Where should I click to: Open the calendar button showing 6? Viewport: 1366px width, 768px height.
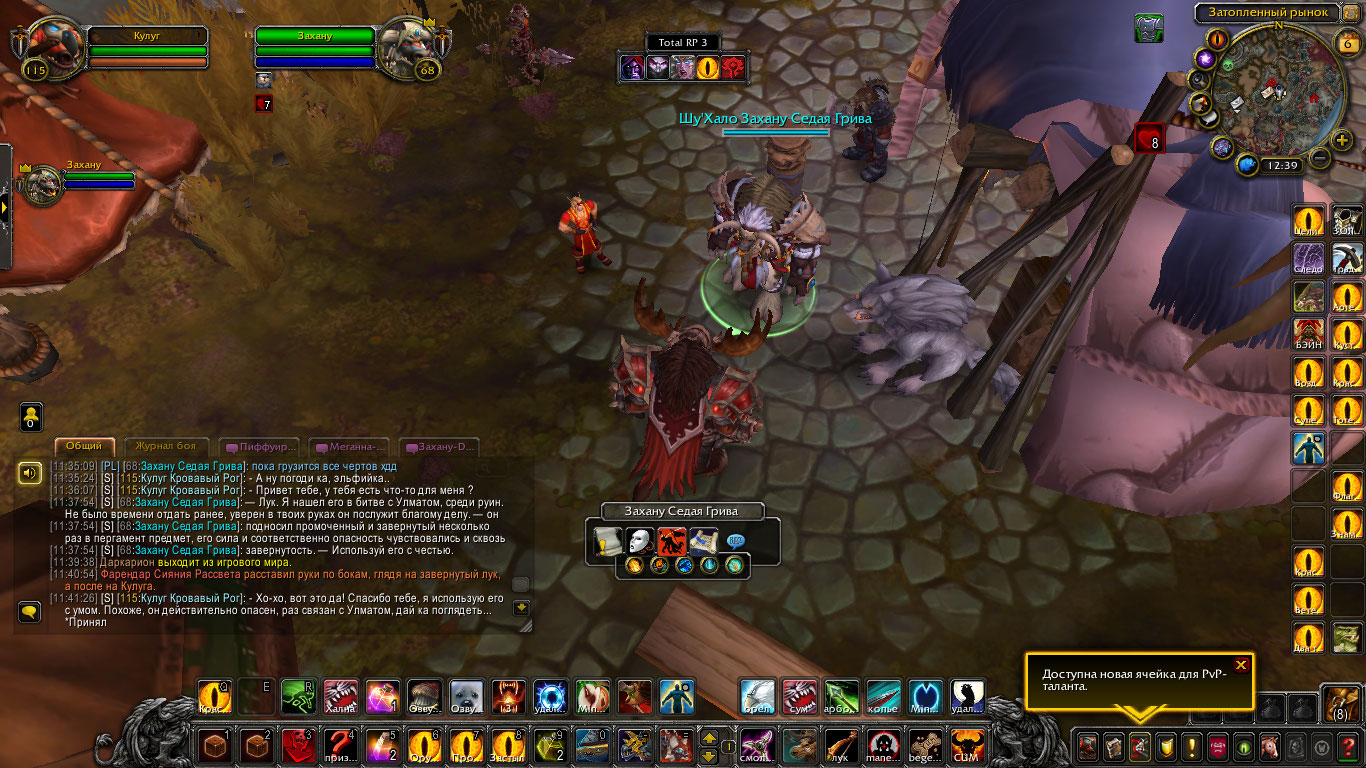point(1345,43)
